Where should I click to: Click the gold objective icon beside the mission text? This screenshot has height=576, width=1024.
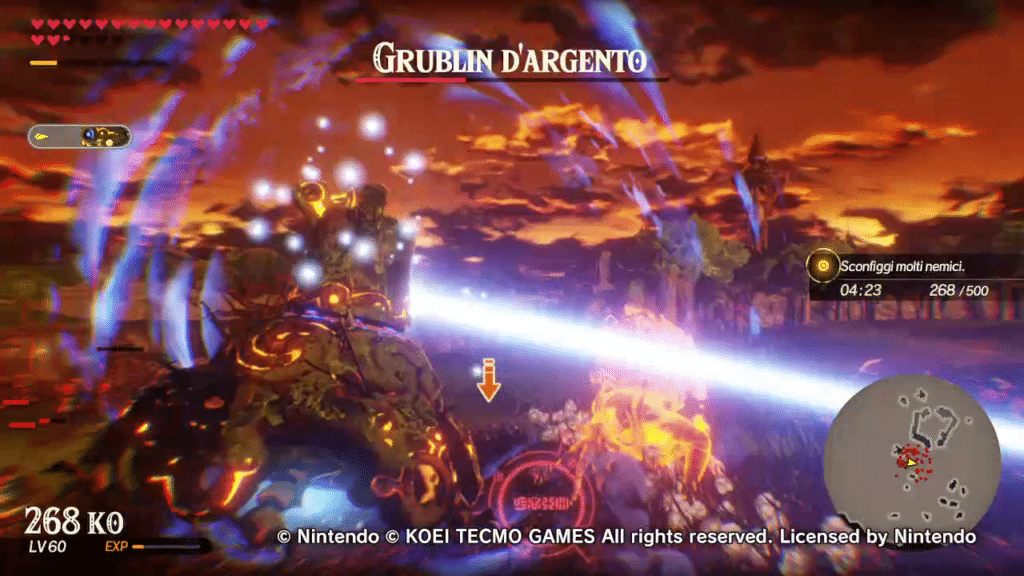[x=823, y=266]
